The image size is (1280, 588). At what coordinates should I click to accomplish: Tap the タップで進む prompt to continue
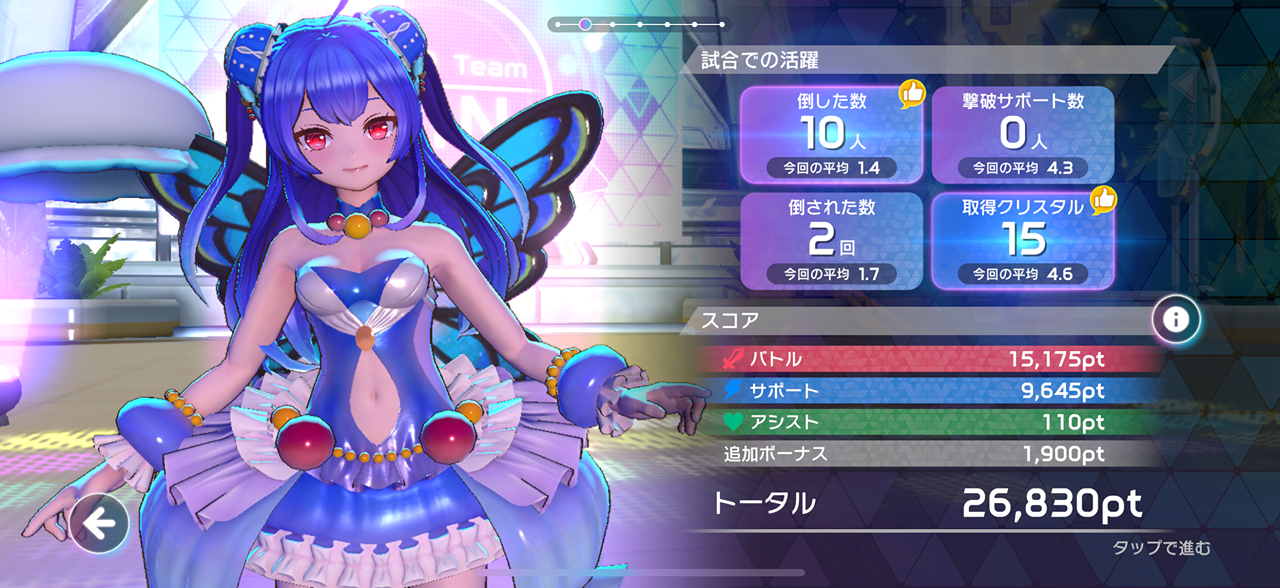click(x=1161, y=547)
